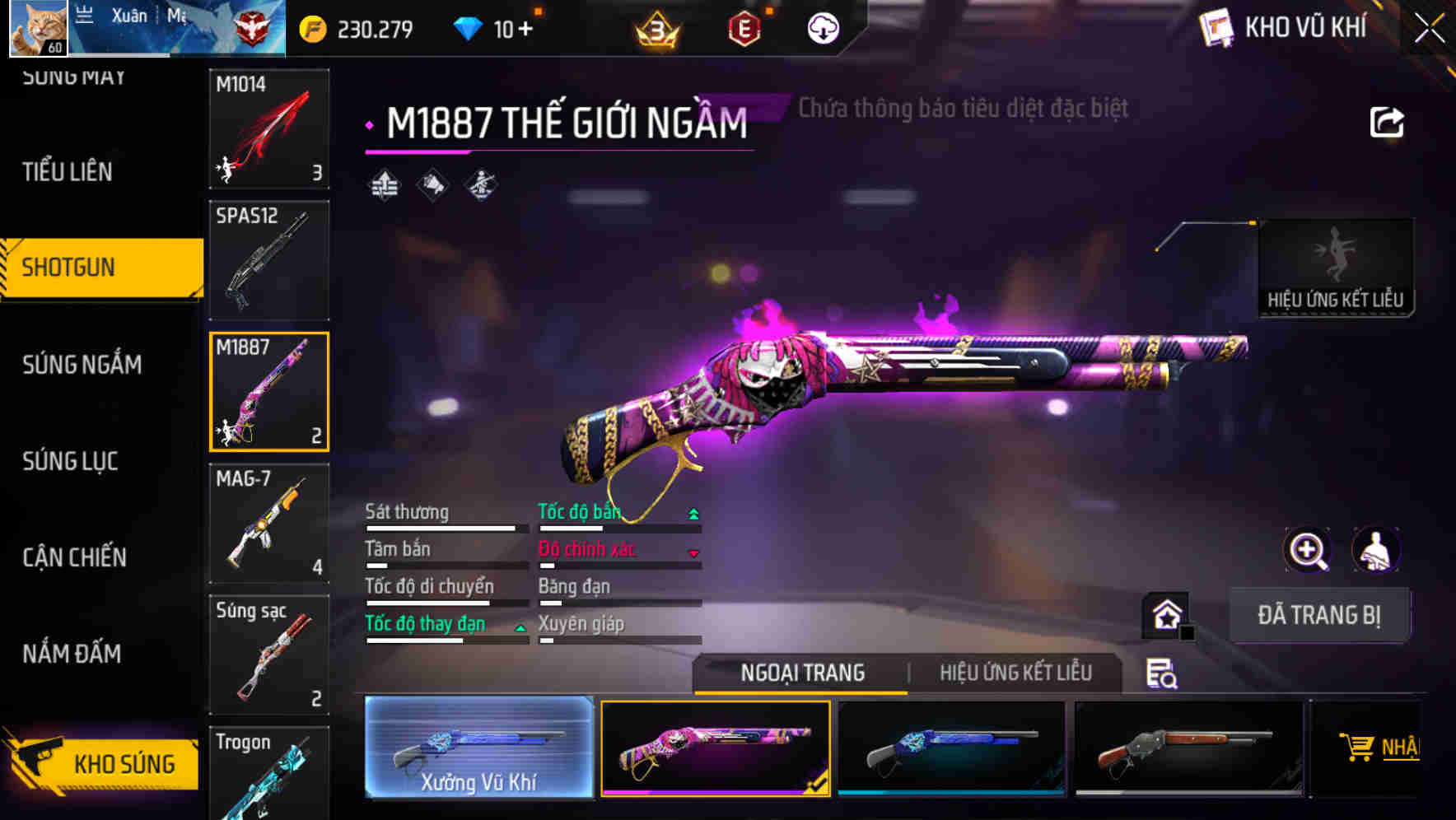Open the zoom magnifier preview icon

(x=1309, y=550)
